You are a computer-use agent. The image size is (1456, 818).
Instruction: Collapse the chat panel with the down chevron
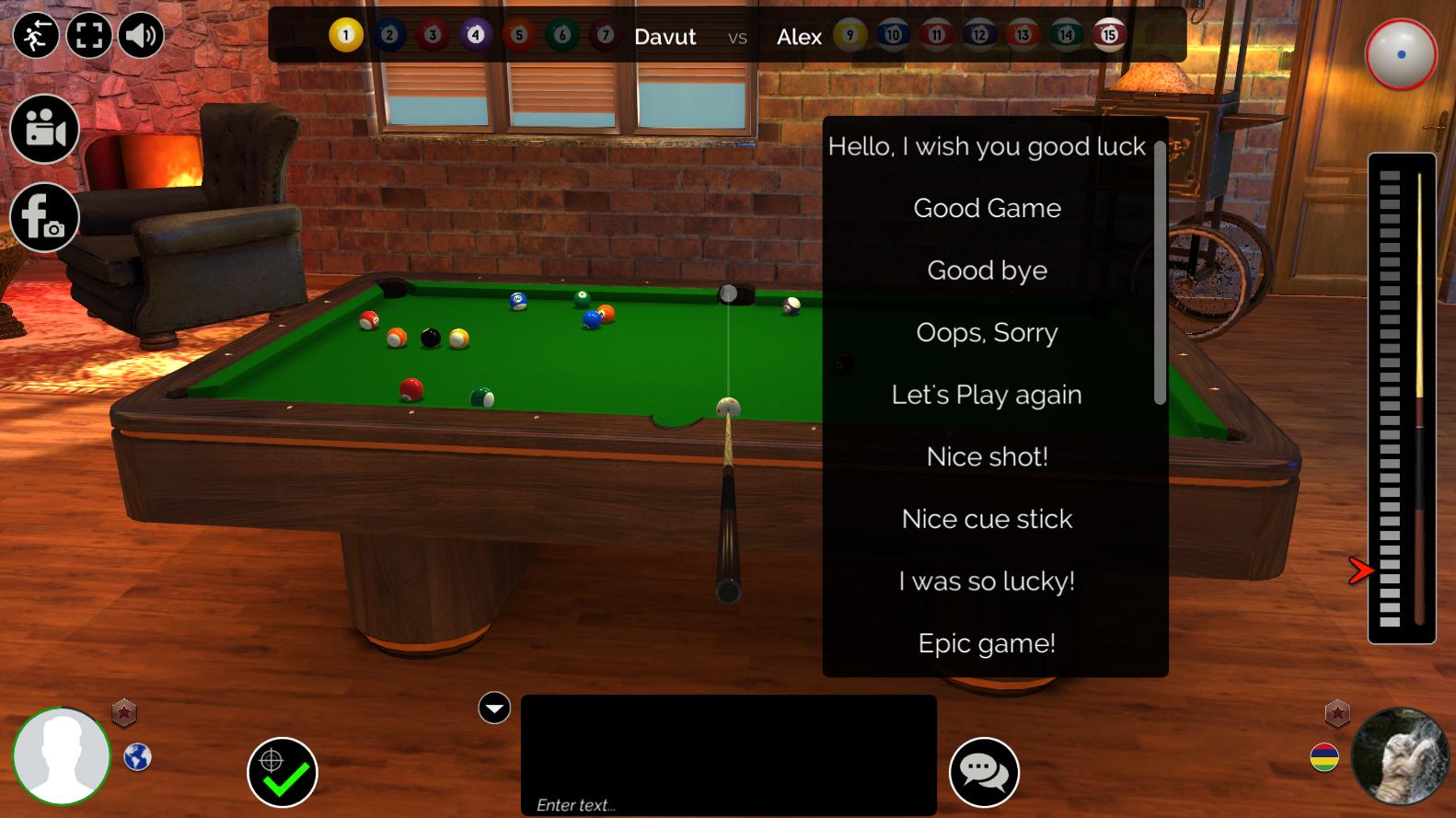tap(494, 708)
